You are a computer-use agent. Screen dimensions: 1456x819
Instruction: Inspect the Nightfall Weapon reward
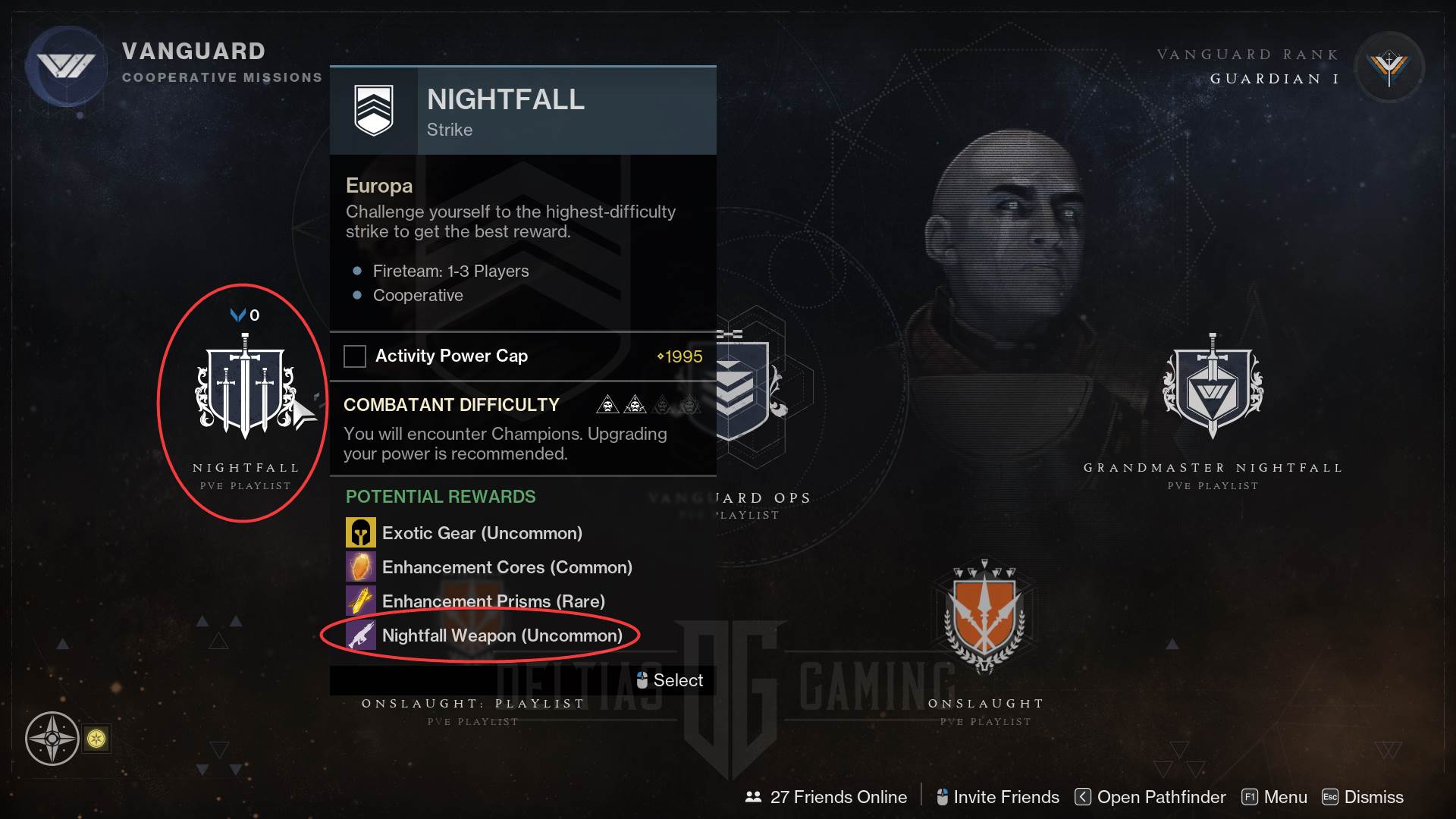361,635
